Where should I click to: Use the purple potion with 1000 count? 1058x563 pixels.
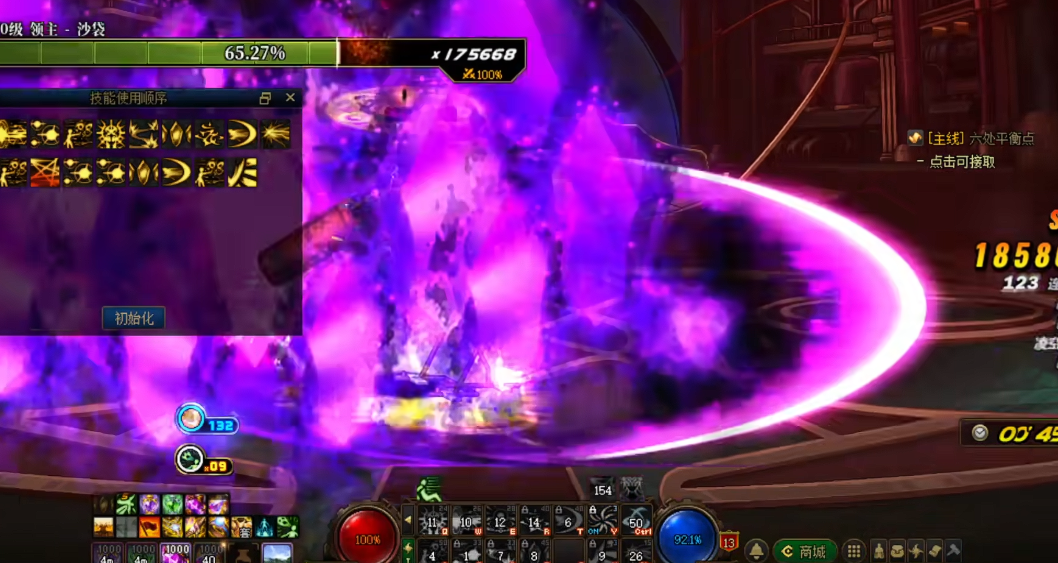(x=176, y=553)
